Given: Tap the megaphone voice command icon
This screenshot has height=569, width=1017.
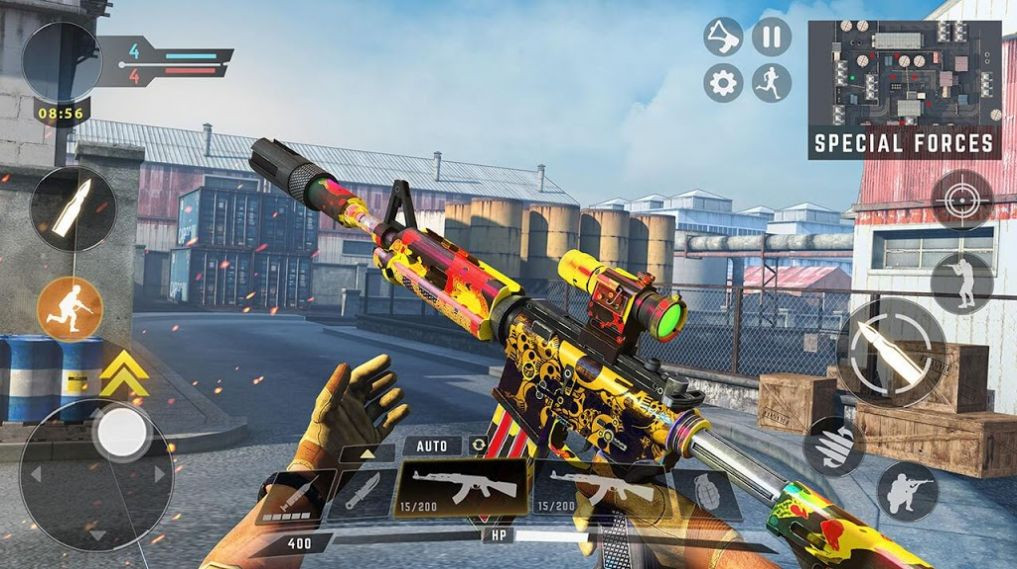Looking at the screenshot, I should pos(723,38).
